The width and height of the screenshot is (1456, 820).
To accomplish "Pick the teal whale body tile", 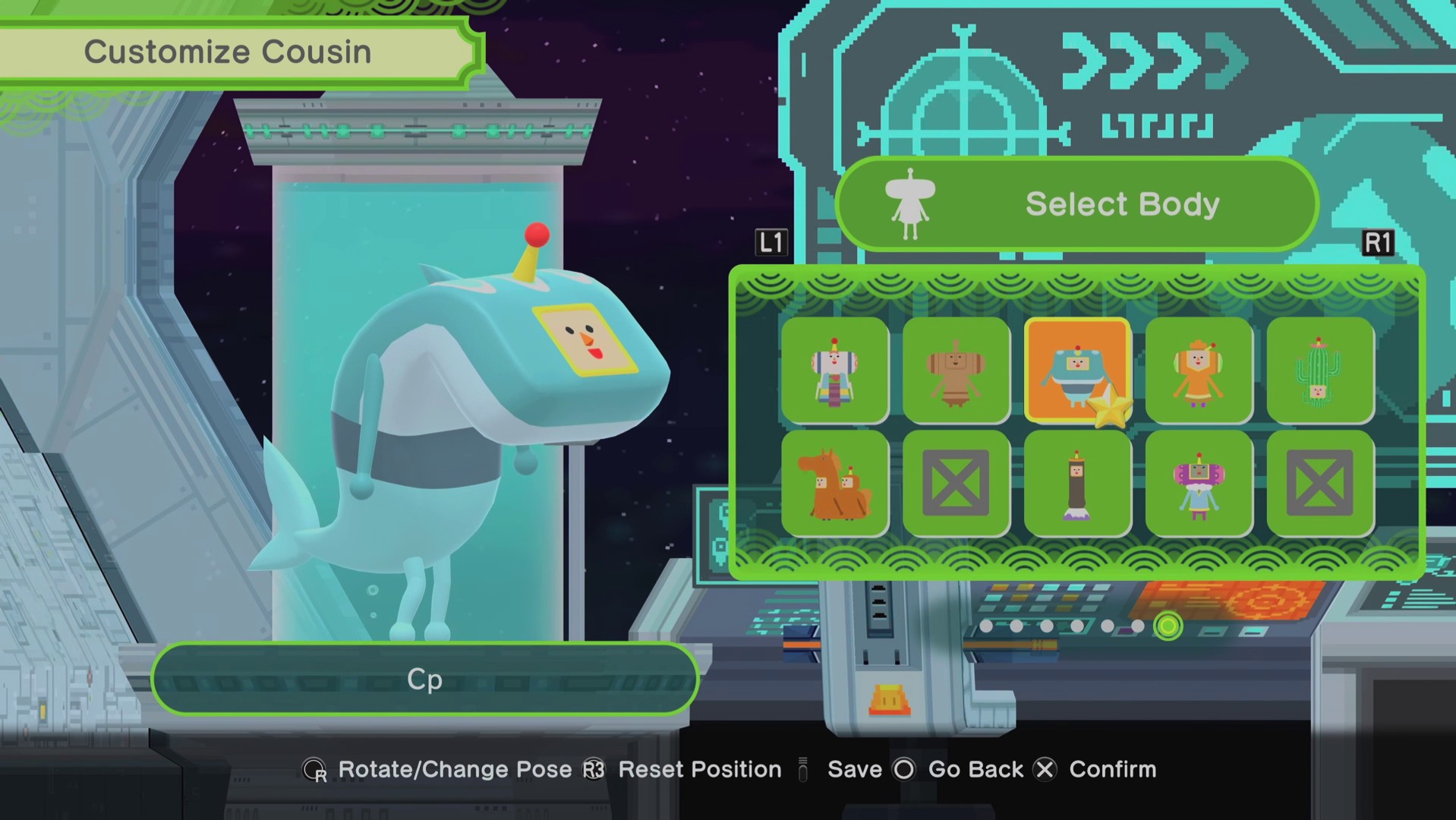I will click(1076, 371).
